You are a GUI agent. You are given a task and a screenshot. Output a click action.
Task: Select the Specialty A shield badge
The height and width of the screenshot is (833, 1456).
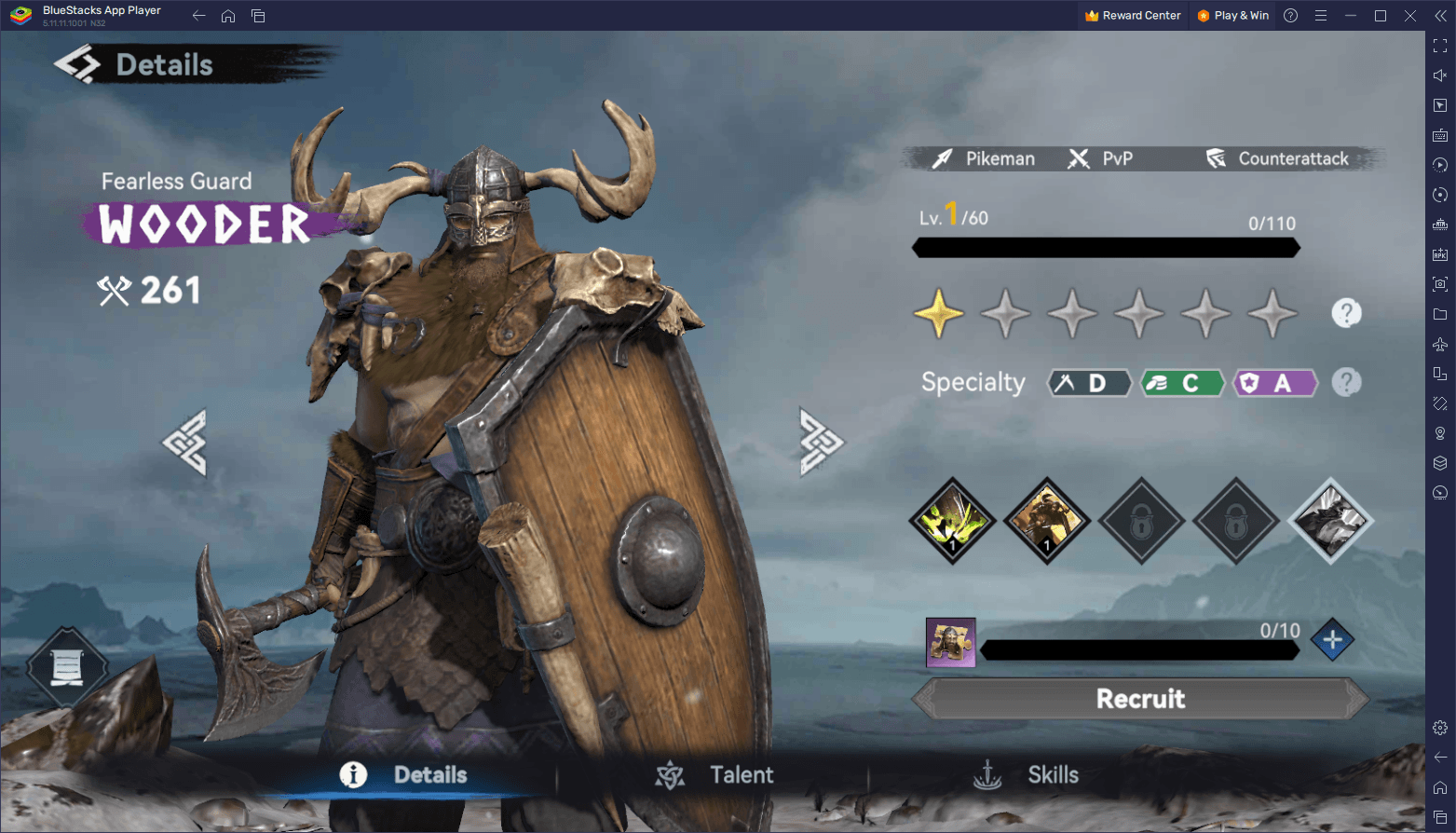[1274, 383]
